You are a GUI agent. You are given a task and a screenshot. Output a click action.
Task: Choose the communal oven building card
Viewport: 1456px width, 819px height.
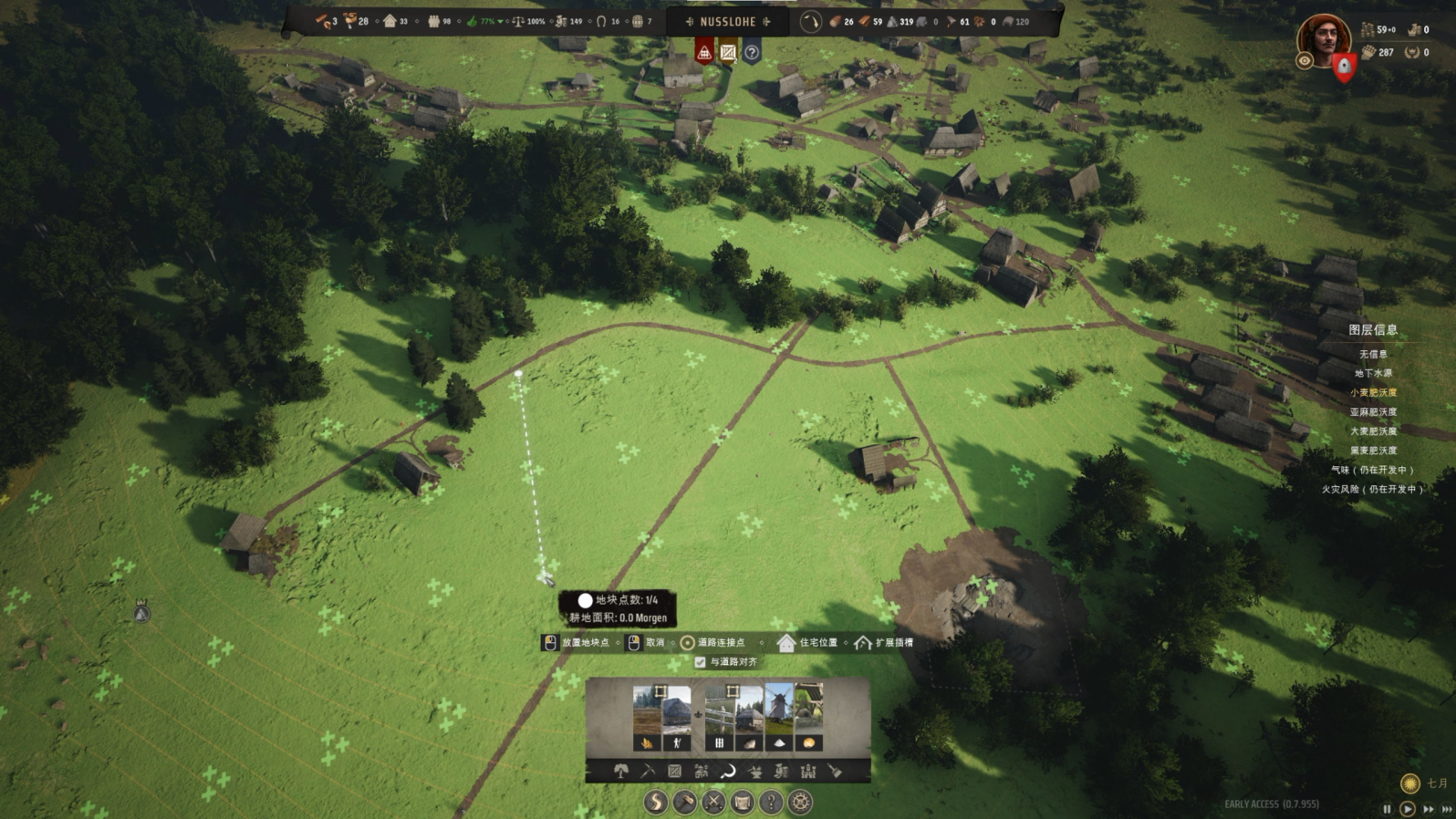[x=808, y=716]
